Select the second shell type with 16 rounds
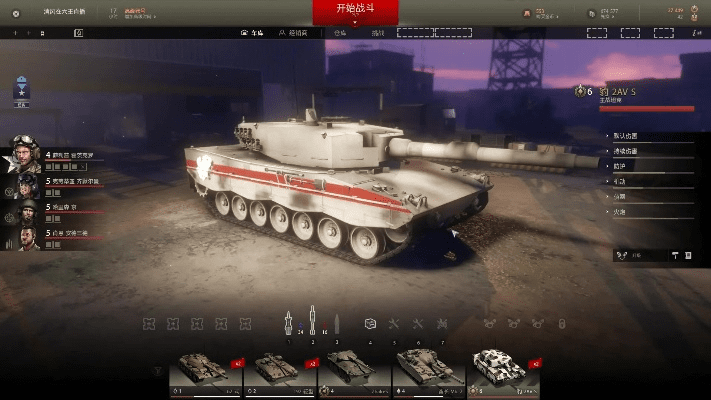The width and height of the screenshot is (711, 400). point(313,322)
